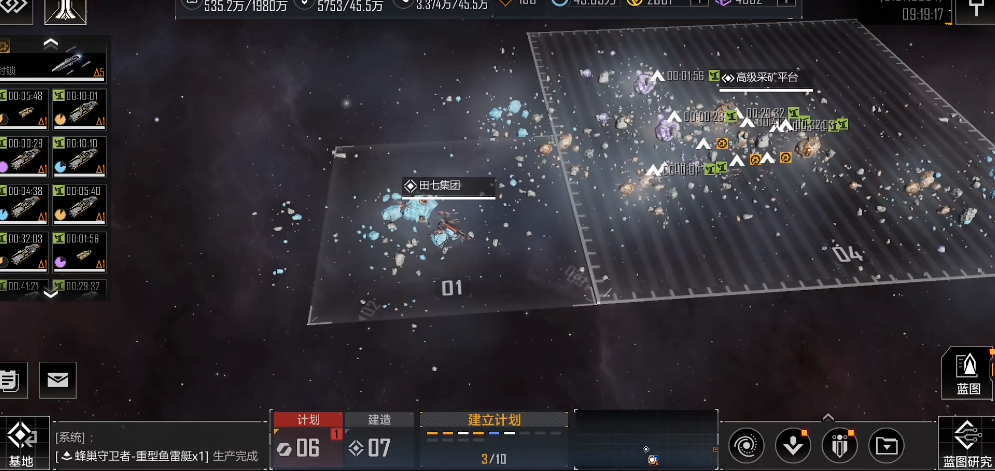
Task: Open the folder icon button
Action: point(886,443)
